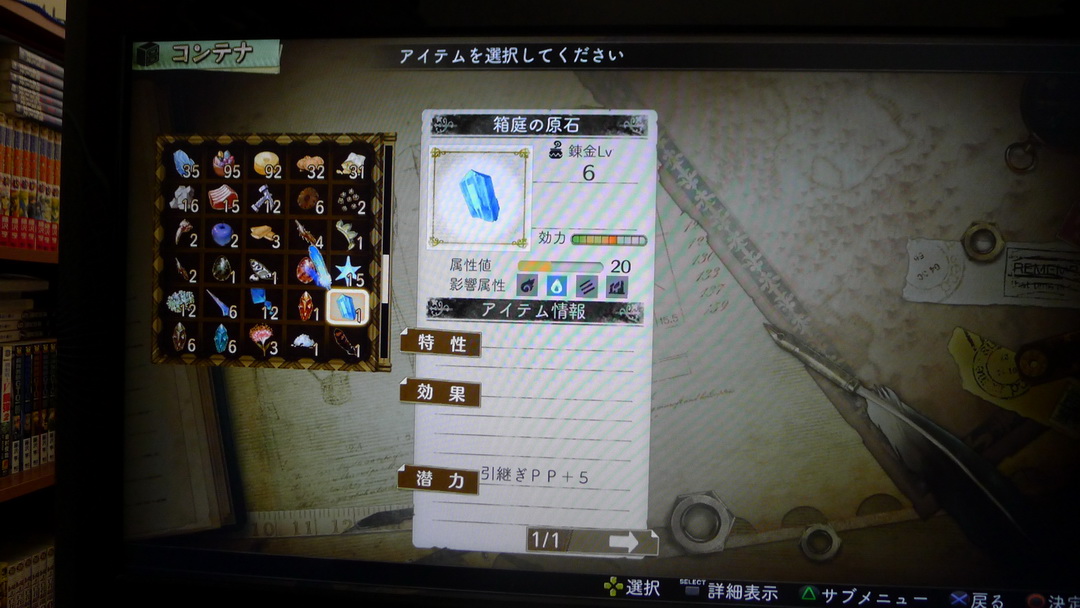
Task: Open the 特性 traits section
Action: 441,344
